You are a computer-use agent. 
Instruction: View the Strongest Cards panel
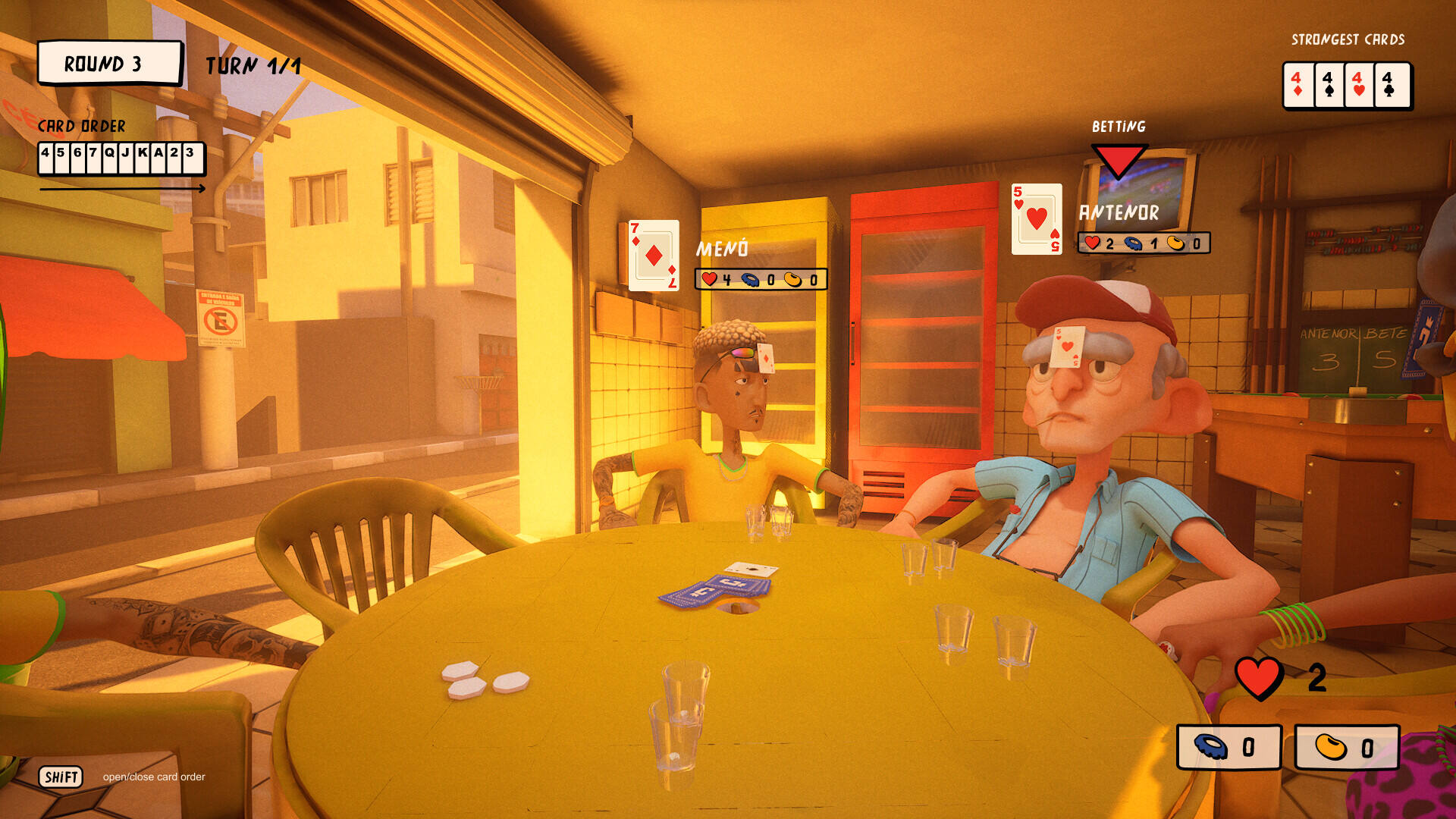[x=1346, y=85]
